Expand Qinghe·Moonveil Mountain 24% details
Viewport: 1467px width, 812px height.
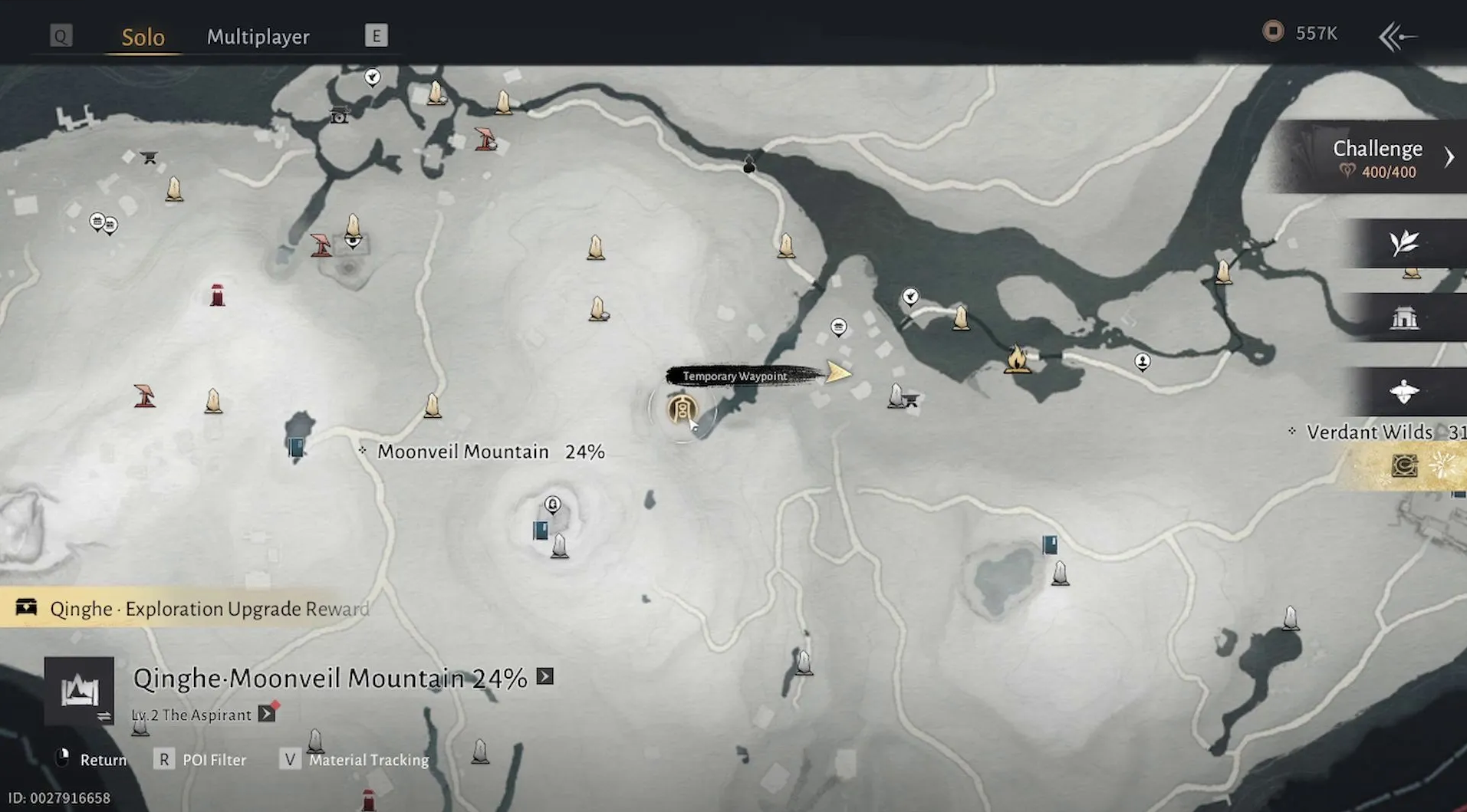pyautogui.click(x=544, y=677)
